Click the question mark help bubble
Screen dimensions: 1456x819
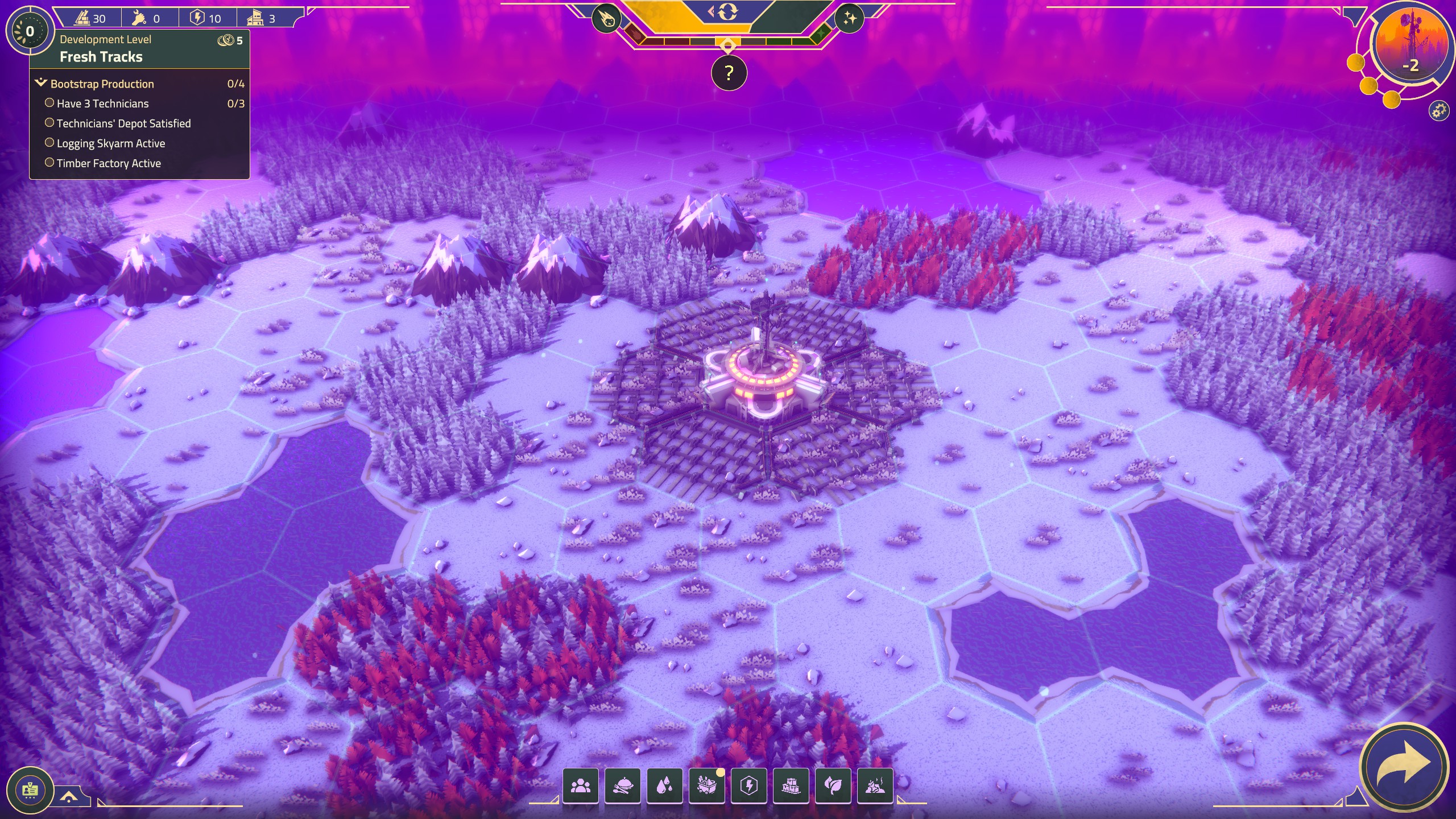pos(728,72)
